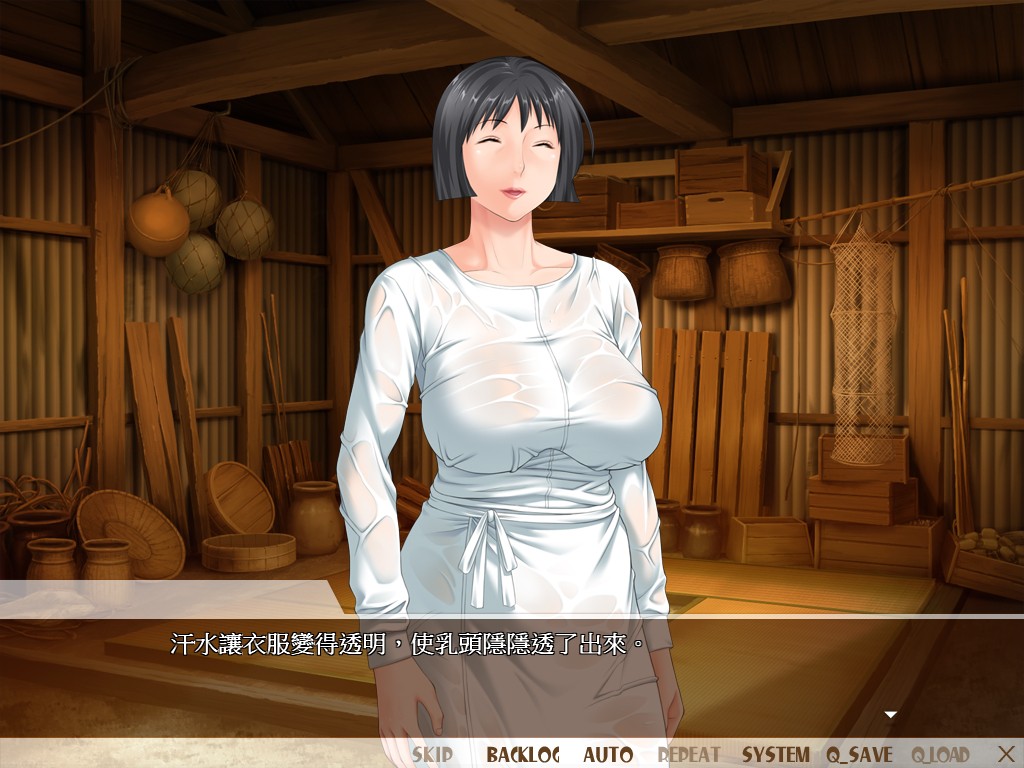Toggle AUTO text advance

click(x=608, y=754)
